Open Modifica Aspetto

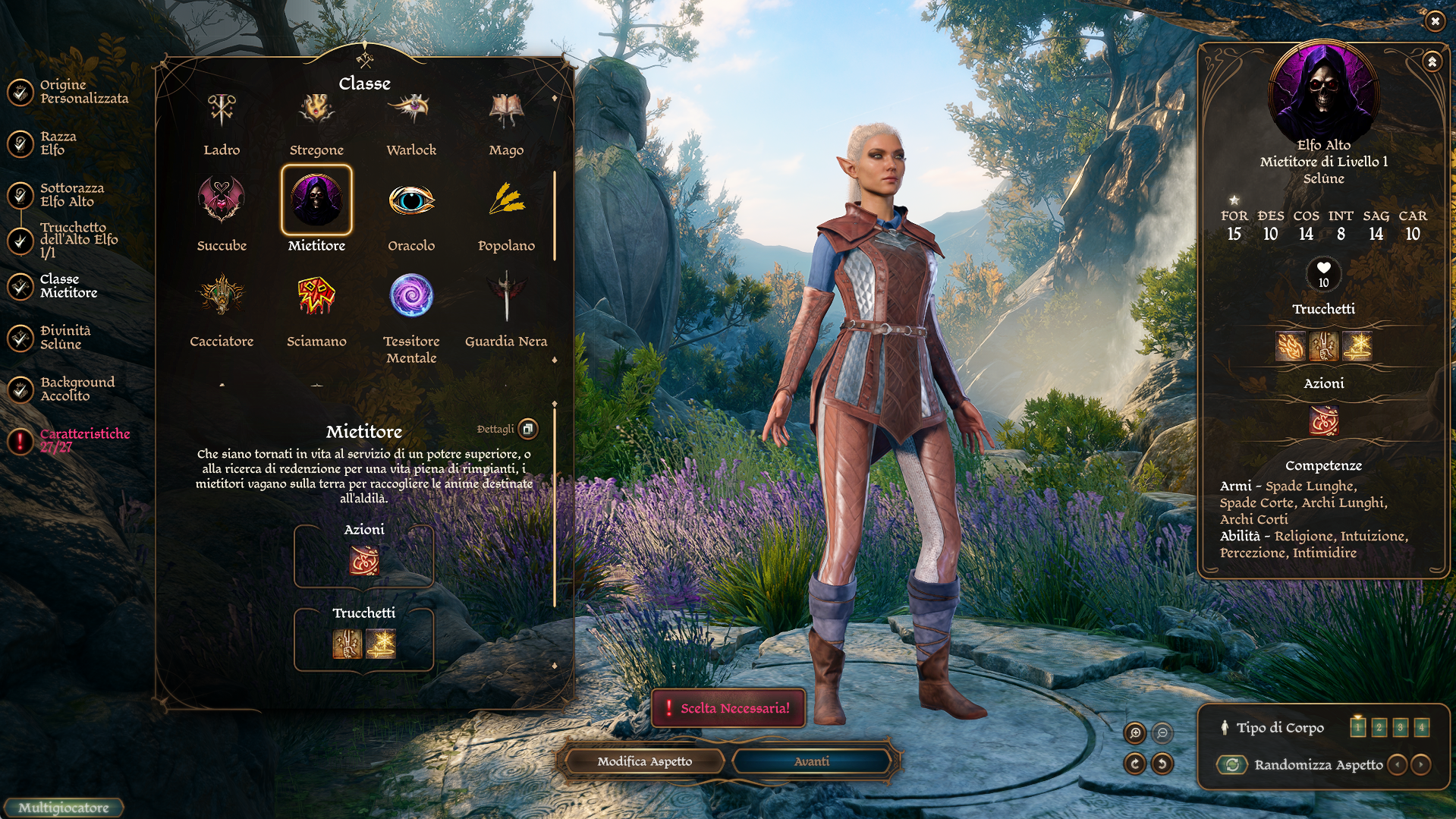644,761
